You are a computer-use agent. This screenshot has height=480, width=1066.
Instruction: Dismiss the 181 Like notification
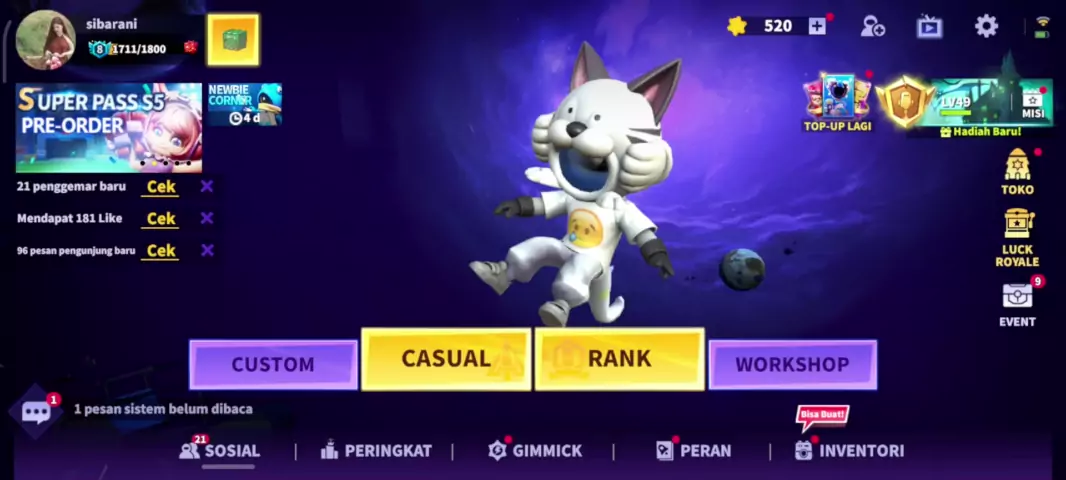pos(207,218)
